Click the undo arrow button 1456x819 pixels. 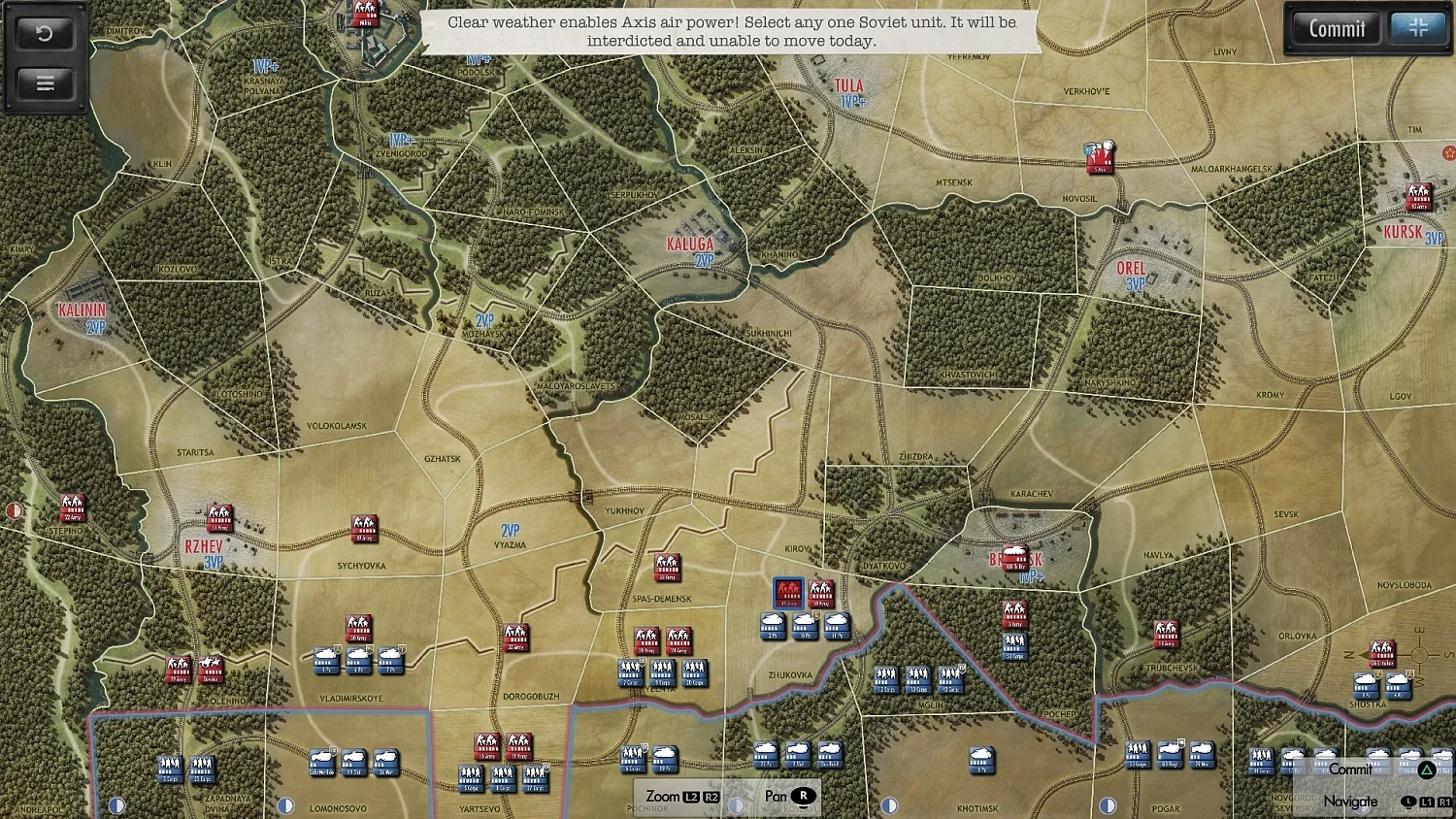click(x=45, y=34)
